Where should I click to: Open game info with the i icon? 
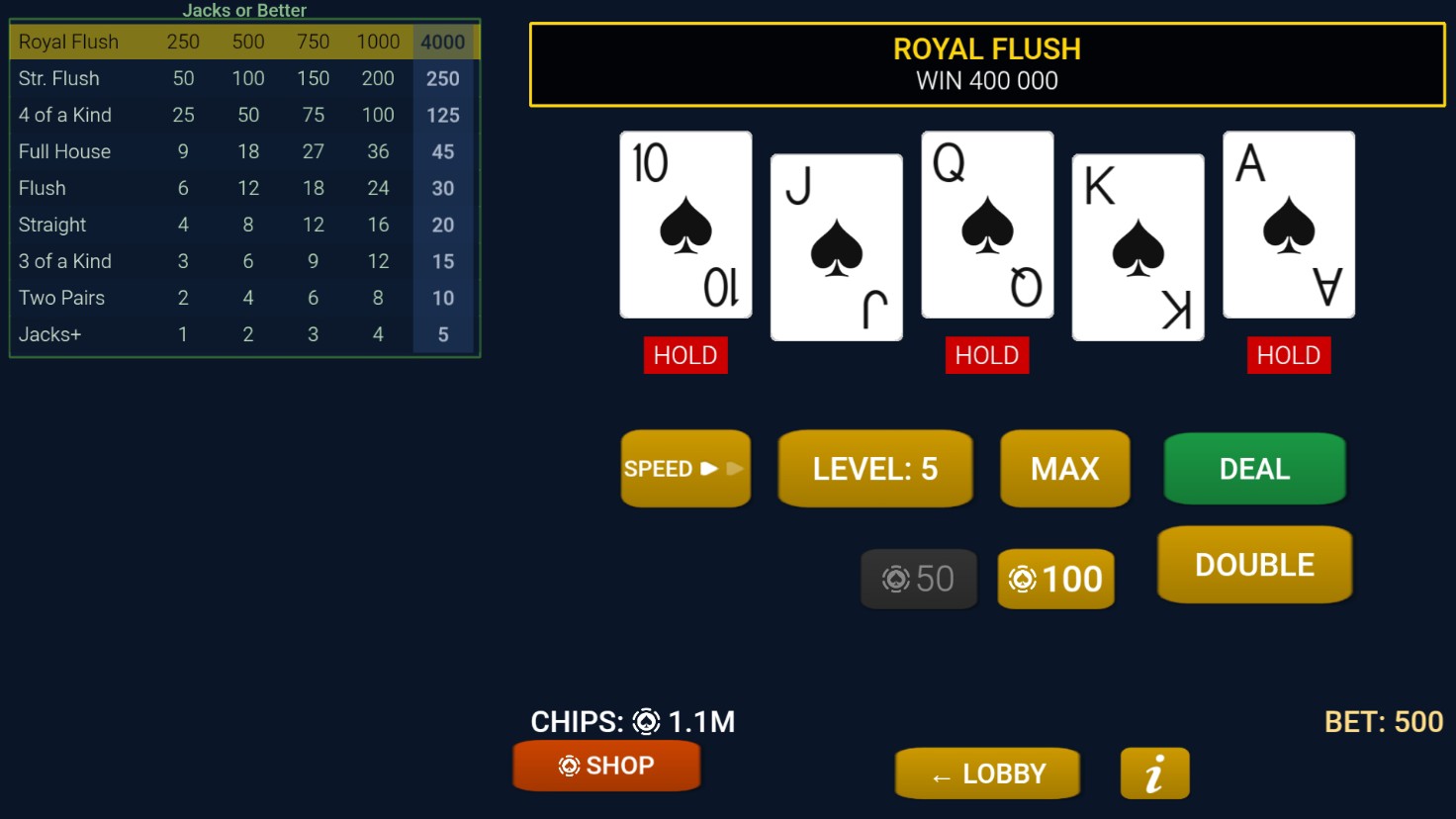(1154, 773)
